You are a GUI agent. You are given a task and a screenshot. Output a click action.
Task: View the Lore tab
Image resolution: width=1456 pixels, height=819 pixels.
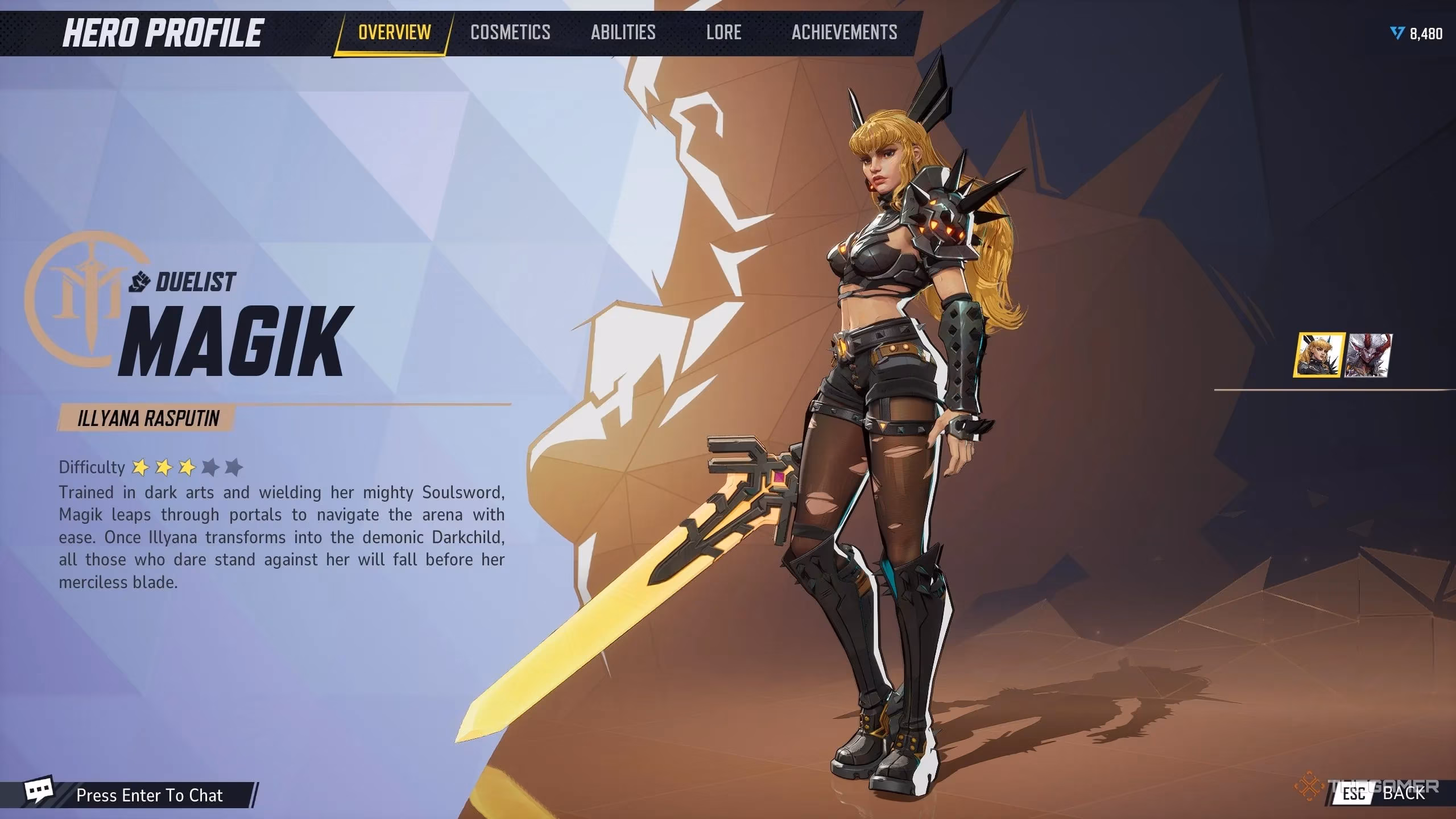click(723, 32)
